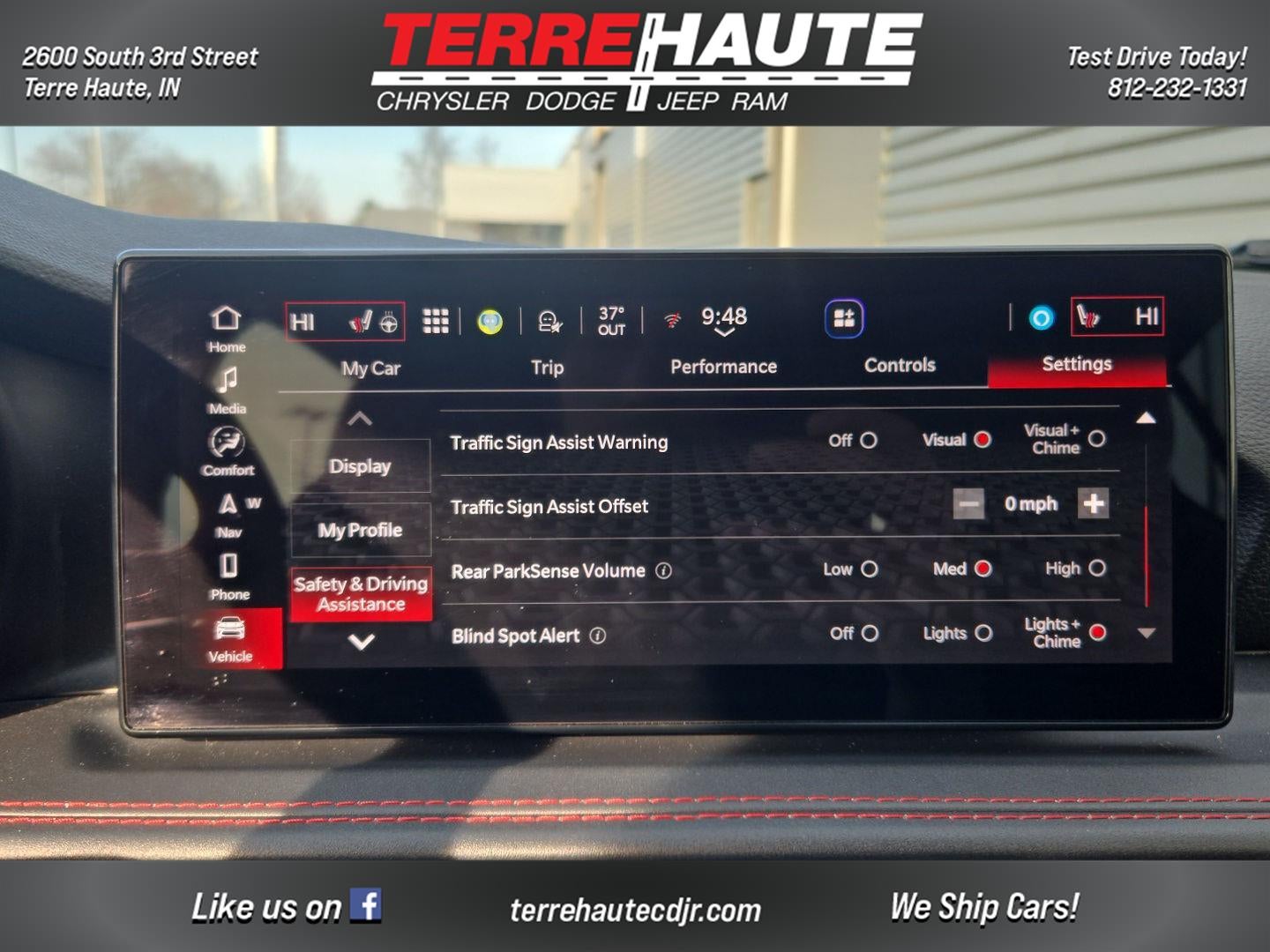Open the Display settings section
Viewport: 1270px width, 952px height.
(360, 465)
